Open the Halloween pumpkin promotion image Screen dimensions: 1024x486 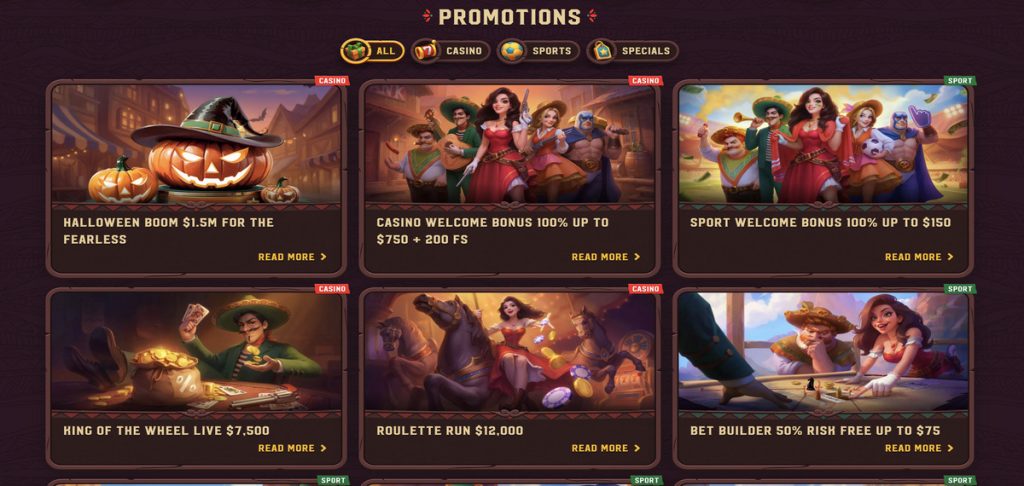[196, 144]
